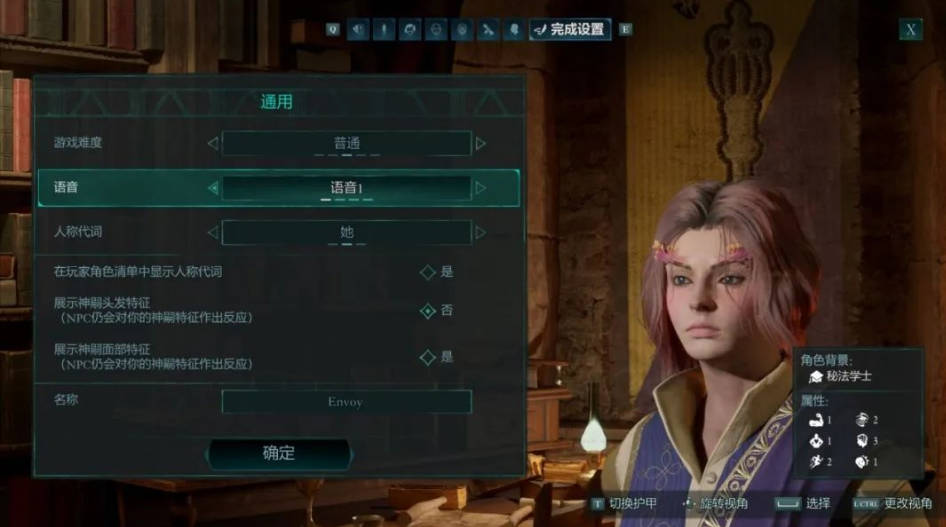Close the character creation screen with X
This screenshot has height=527, width=946.
pyautogui.click(x=910, y=29)
